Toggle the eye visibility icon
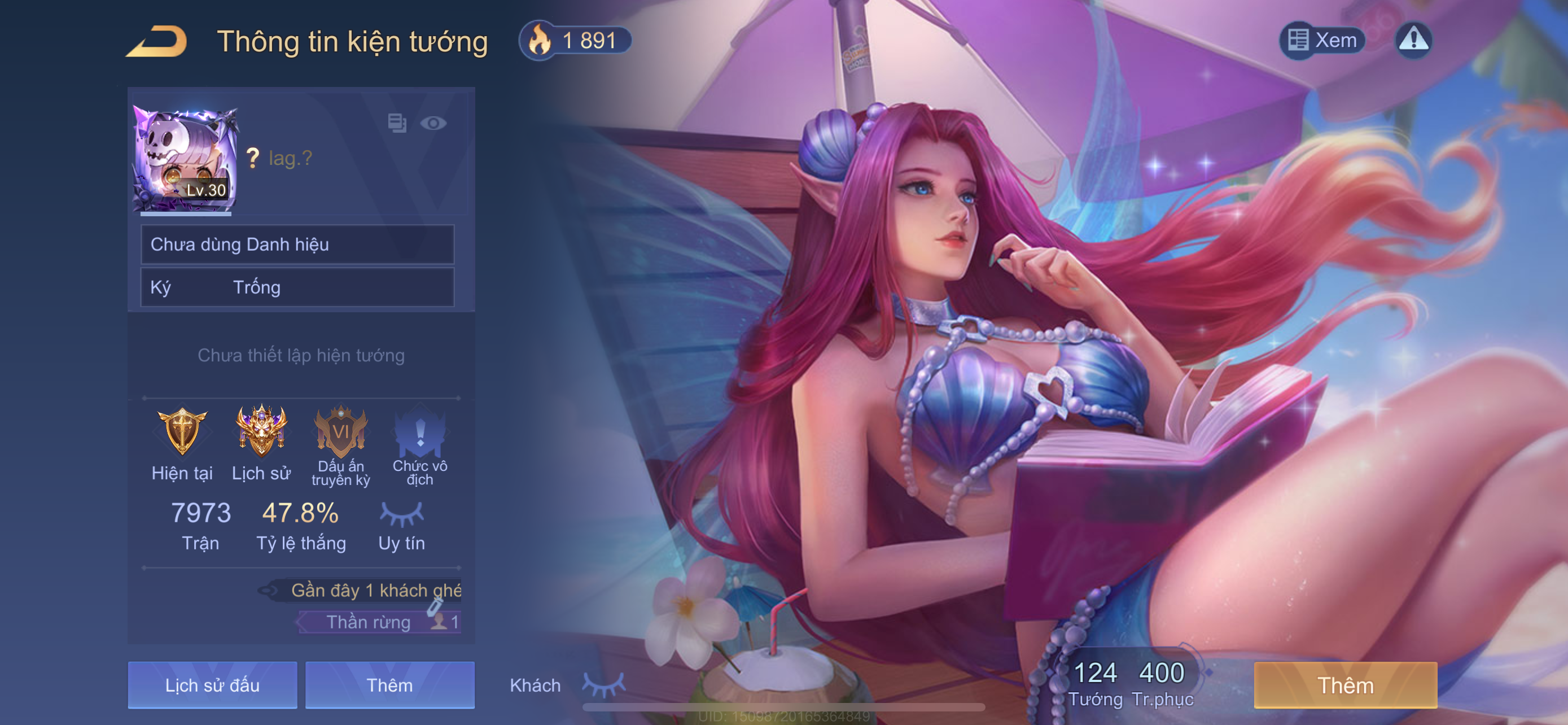The height and width of the screenshot is (725, 1568). coord(433,124)
